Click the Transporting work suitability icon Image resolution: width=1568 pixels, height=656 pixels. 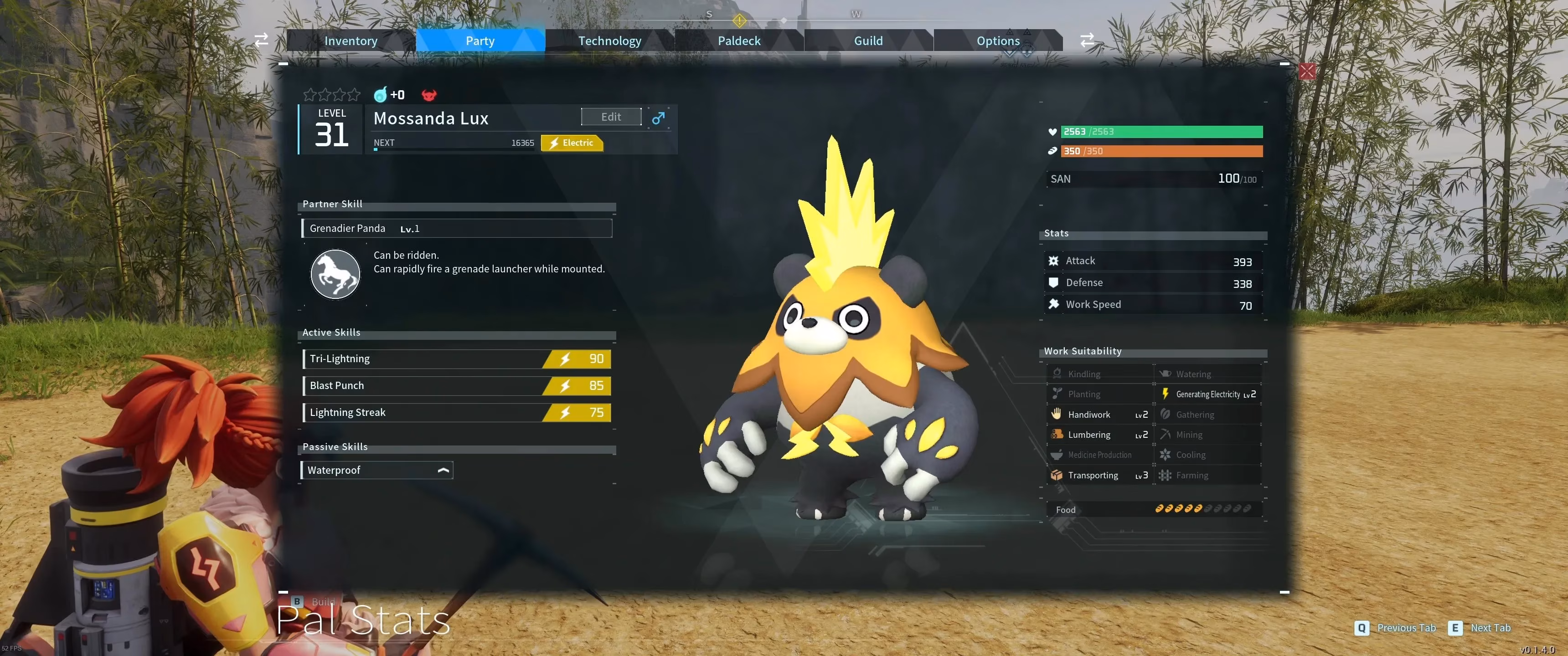point(1057,475)
